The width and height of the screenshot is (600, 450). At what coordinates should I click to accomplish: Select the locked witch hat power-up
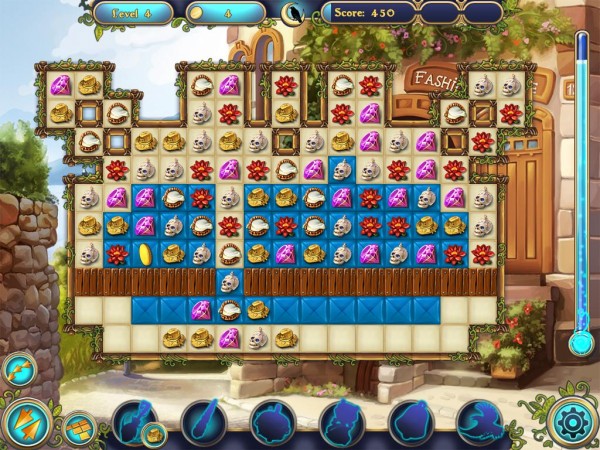[479, 422]
